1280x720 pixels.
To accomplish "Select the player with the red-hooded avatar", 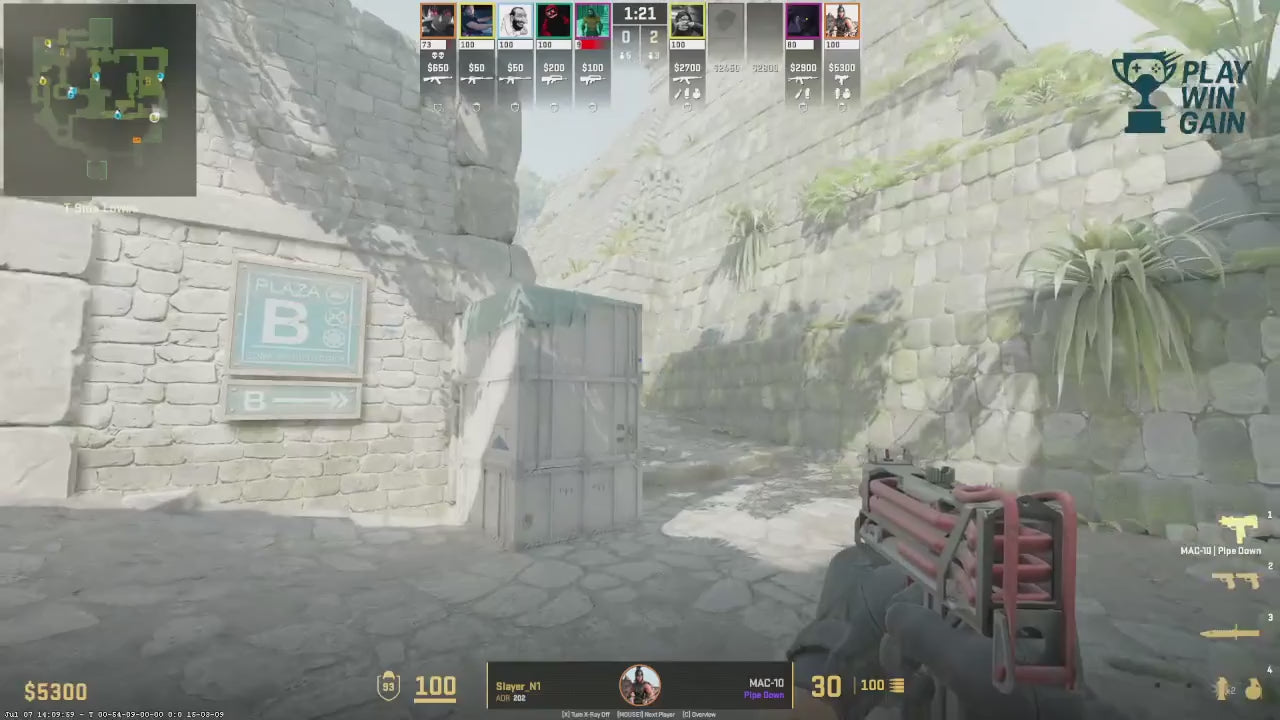I will pyautogui.click(x=553, y=21).
